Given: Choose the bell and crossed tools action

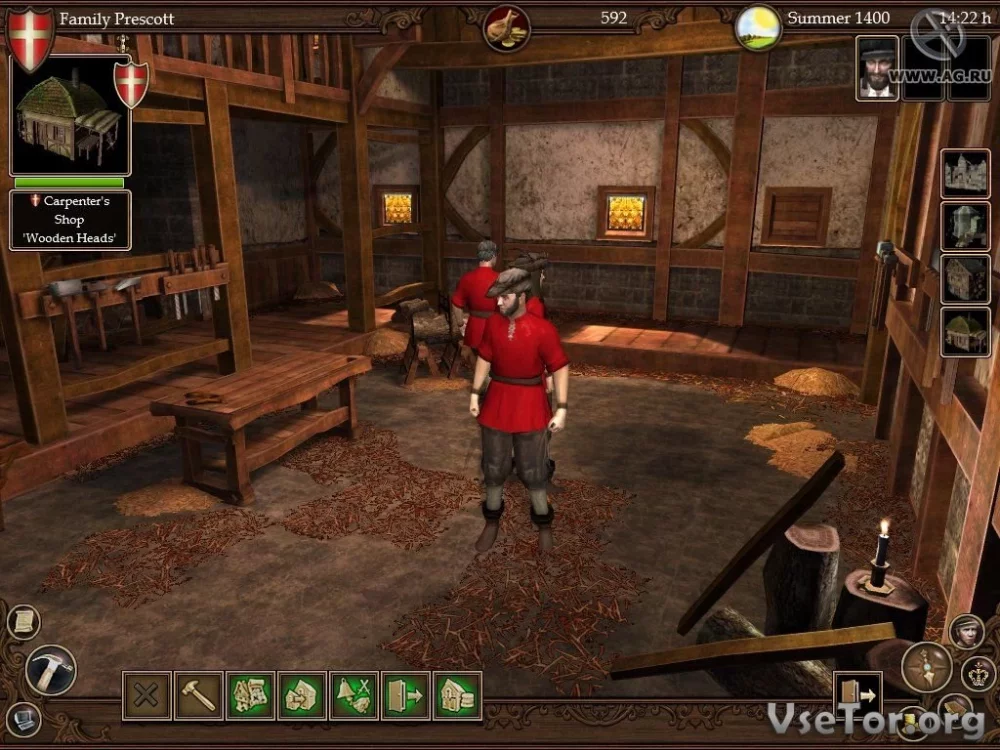Looking at the screenshot, I should [354, 695].
